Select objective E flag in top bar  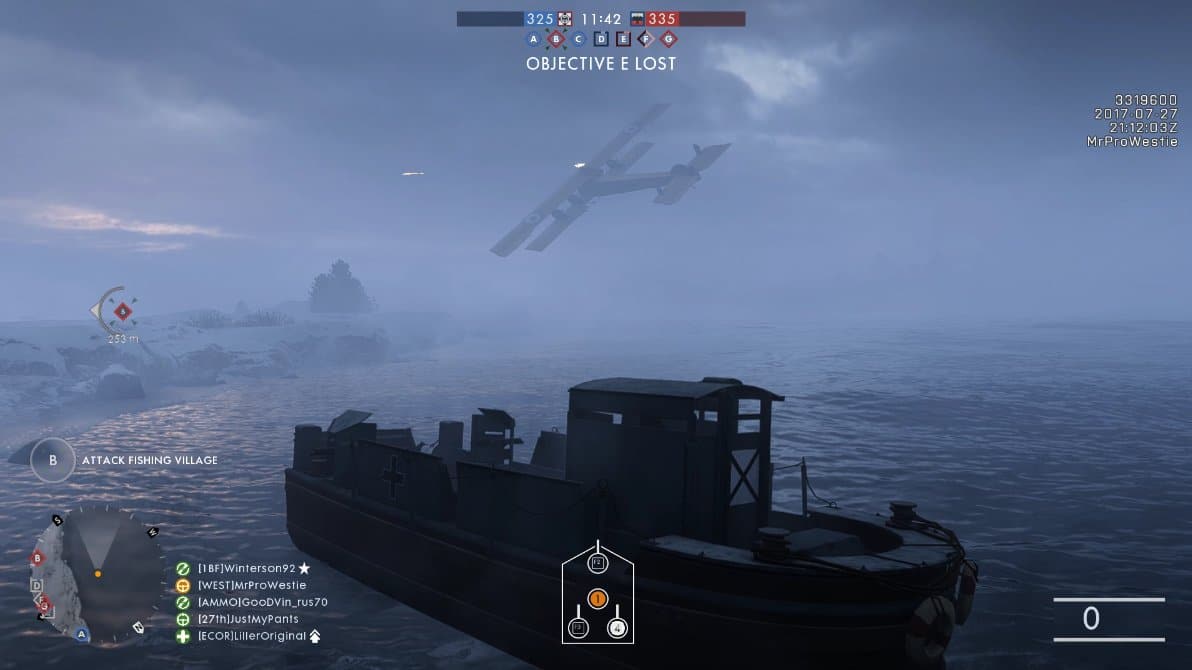[624, 39]
